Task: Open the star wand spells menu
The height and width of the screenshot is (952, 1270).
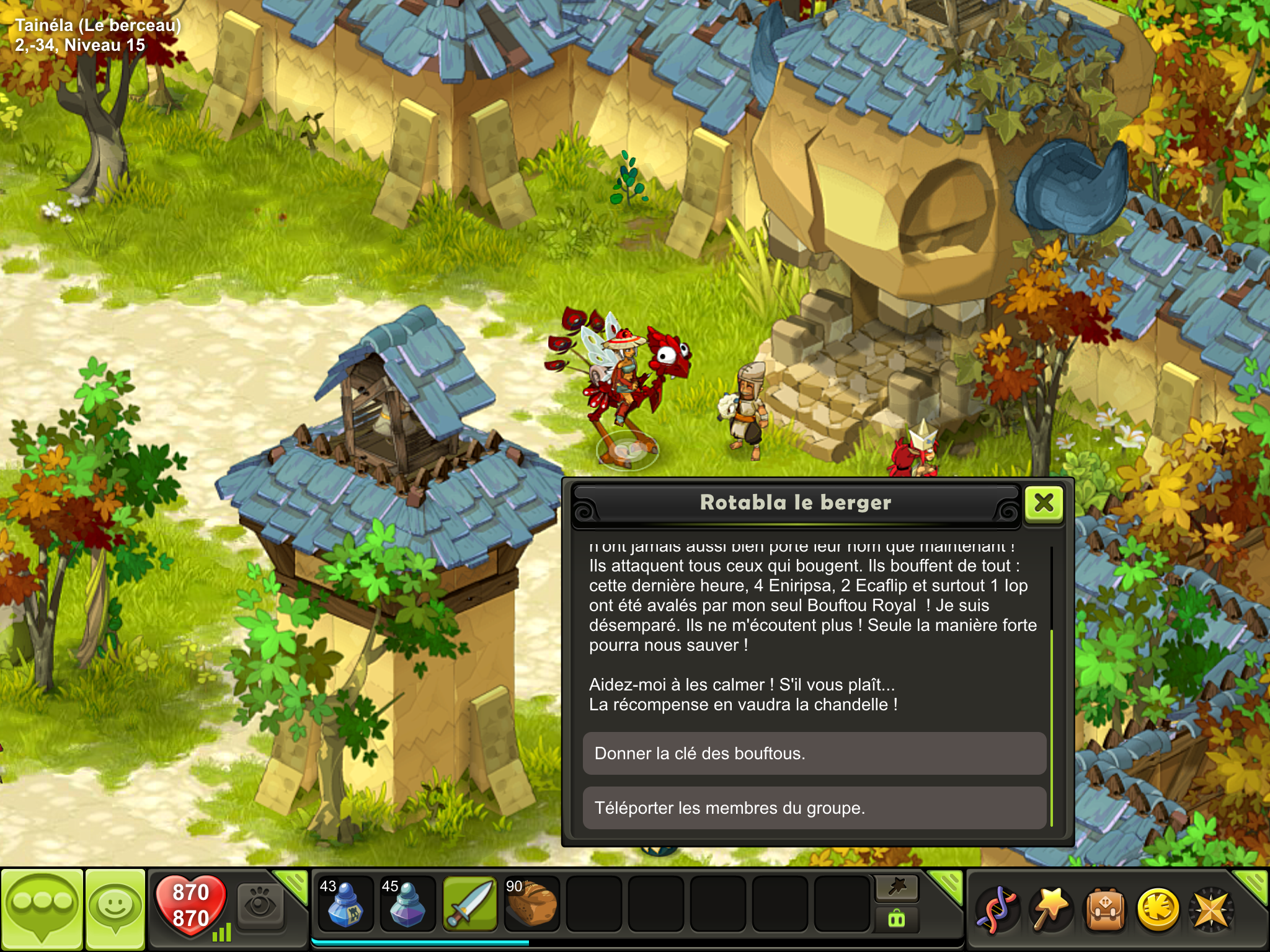Action: [1051, 909]
